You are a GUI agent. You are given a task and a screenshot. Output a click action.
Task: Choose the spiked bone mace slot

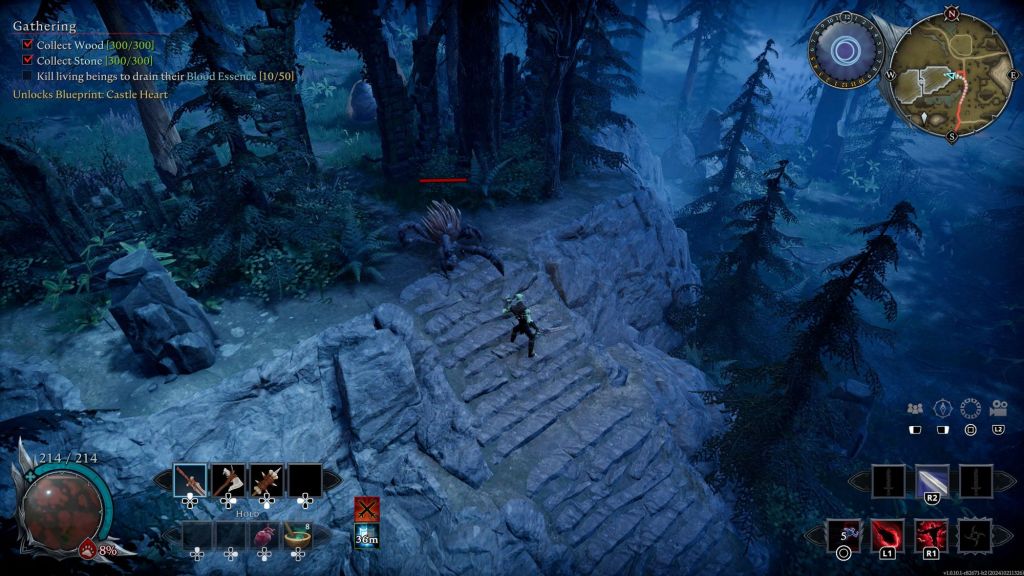tap(266, 480)
